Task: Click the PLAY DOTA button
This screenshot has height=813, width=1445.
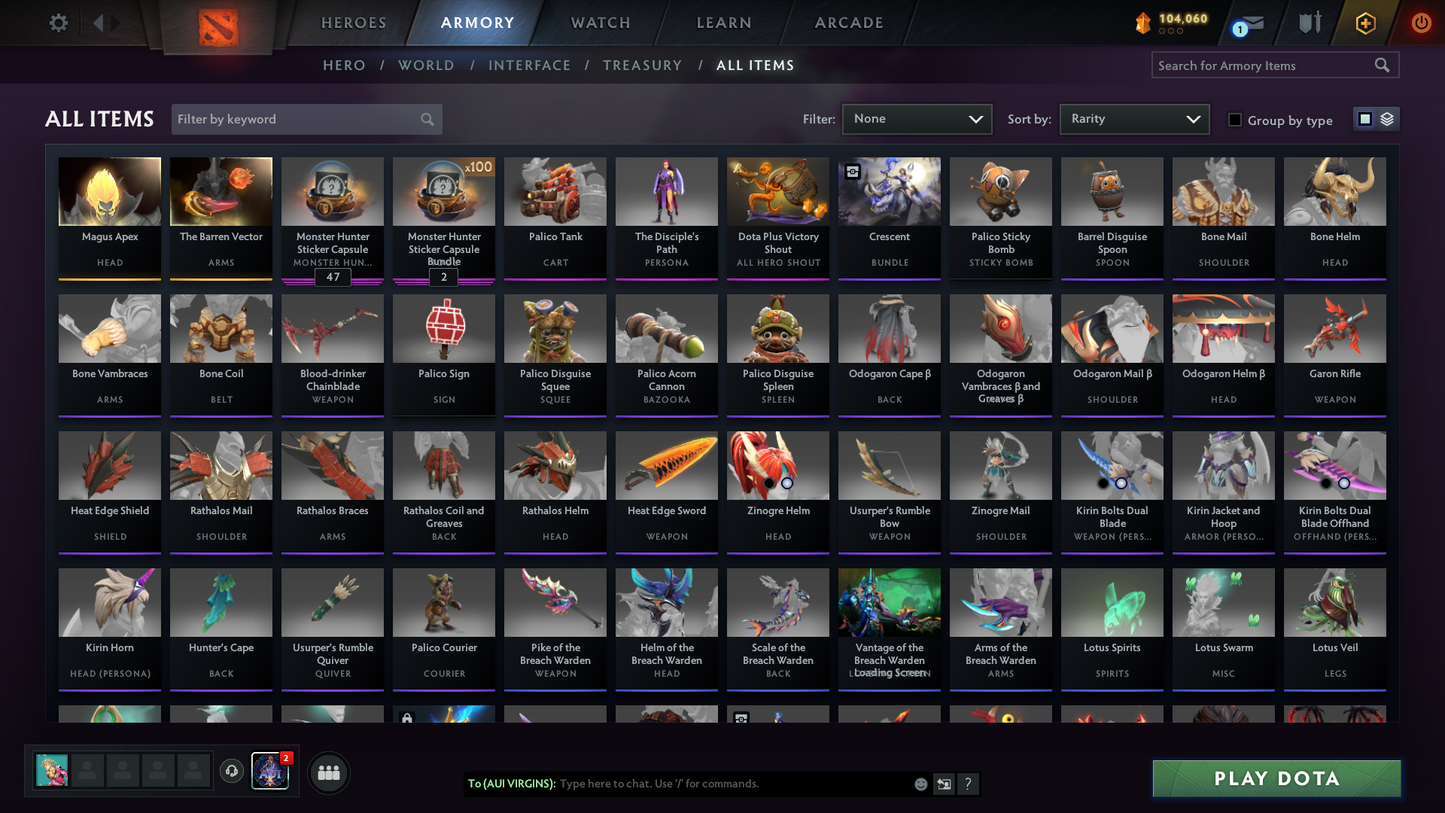Action: (1276, 777)
